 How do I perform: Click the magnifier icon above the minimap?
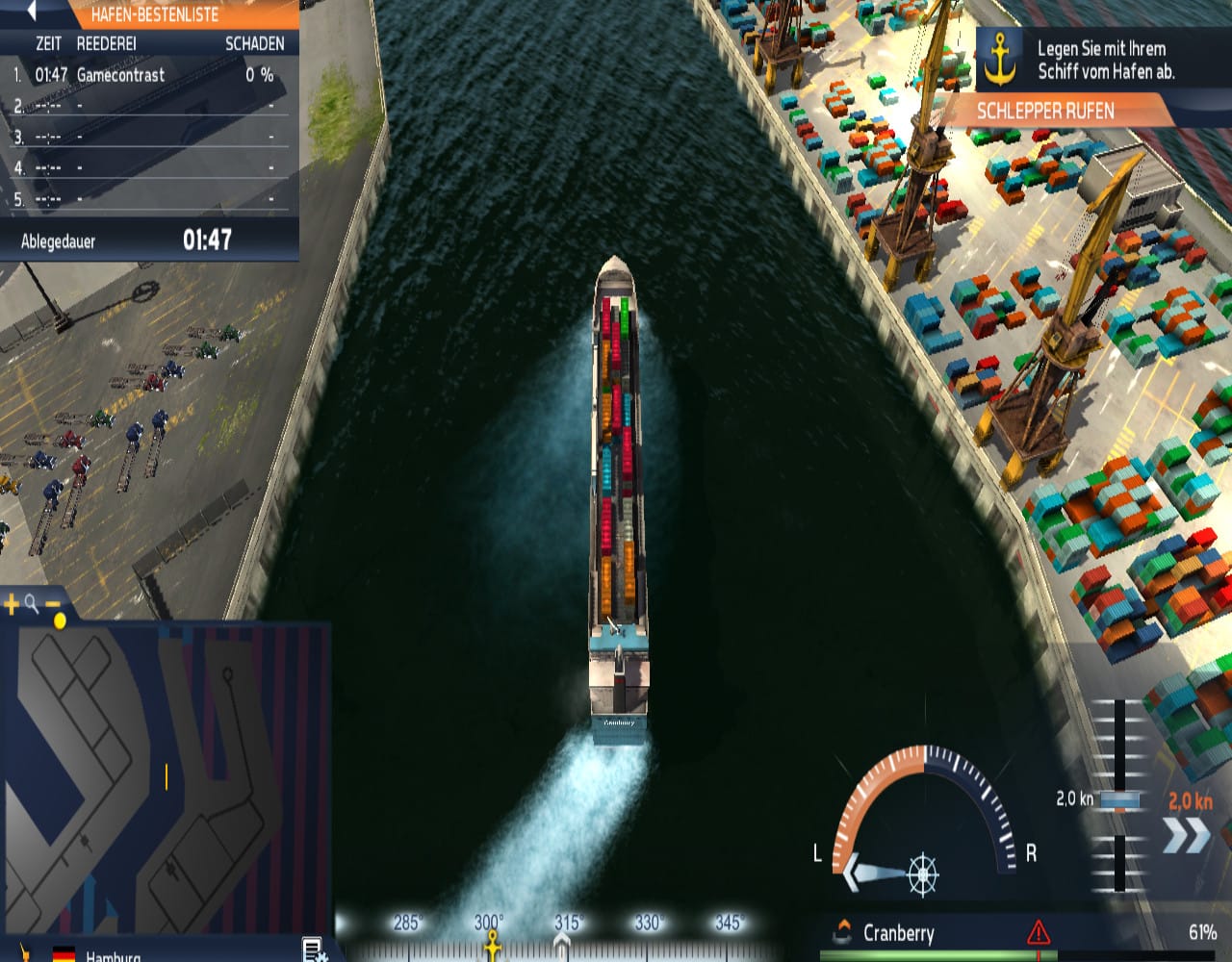click(31, 601)
